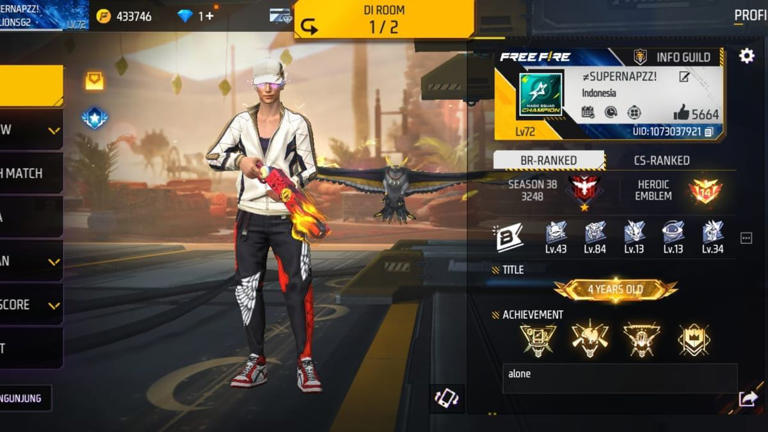Select the blue star badge icon

pos(94,118)
